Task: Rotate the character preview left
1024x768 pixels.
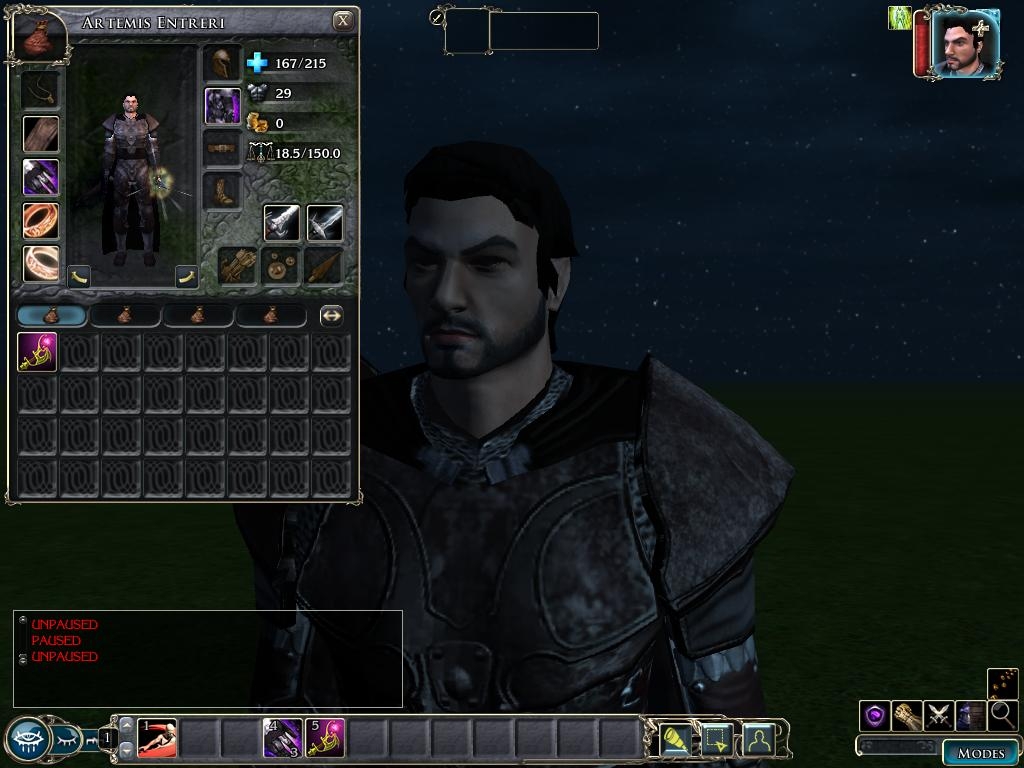Action: [79, 276]
